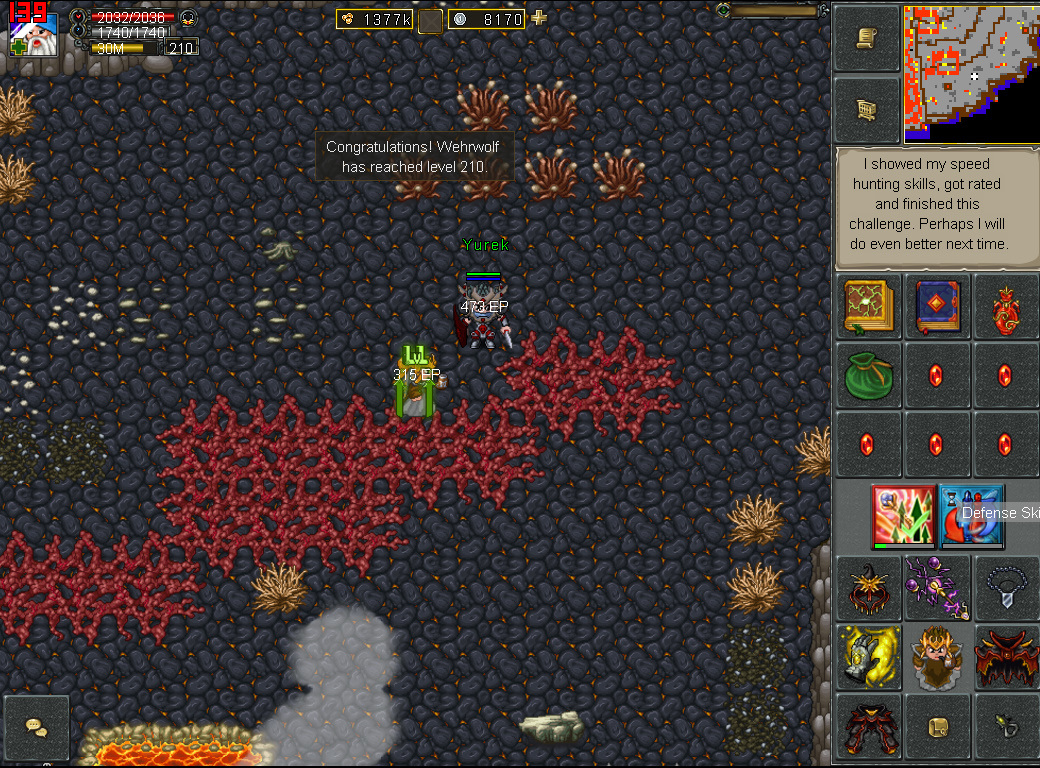1040x768 pixels.
Task: Select the glowing golden gauntlet slot
Action: coord(866,657)
